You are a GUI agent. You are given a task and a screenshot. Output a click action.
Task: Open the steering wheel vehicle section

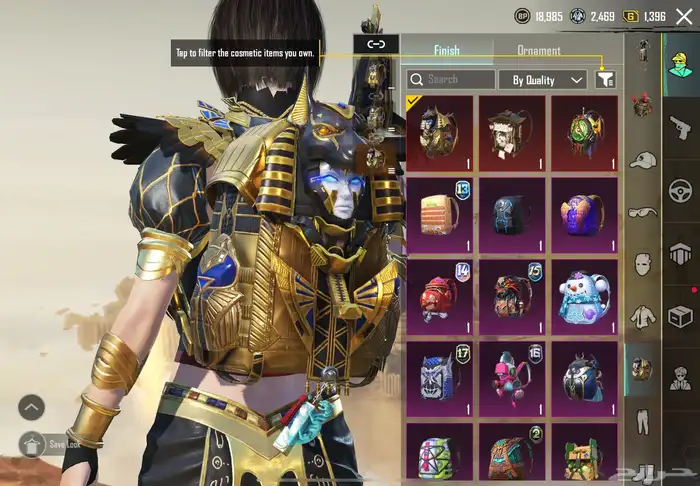pyautogui.click(x=681, y=189)
